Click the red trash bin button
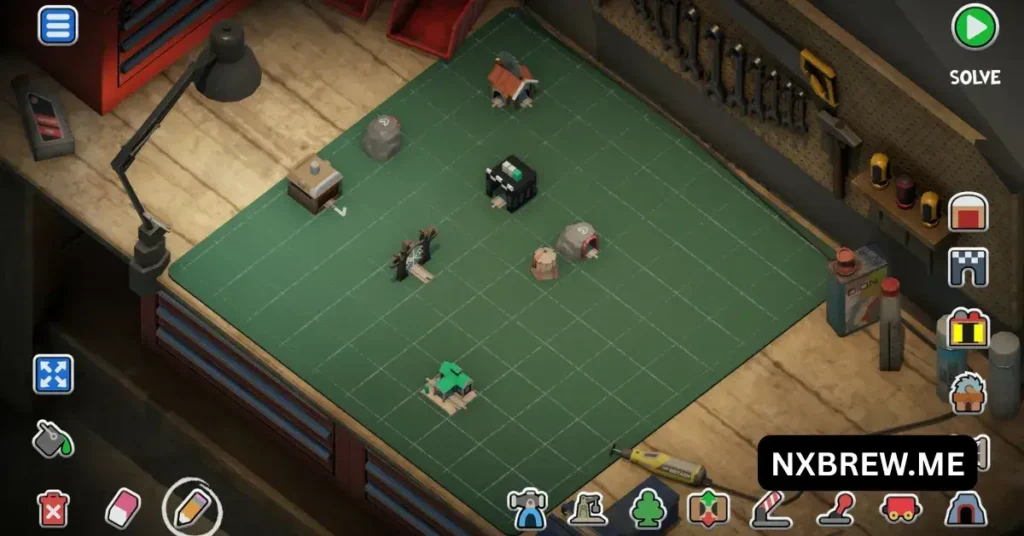This screenshot has height=536, width=1024. coord(53,508)
